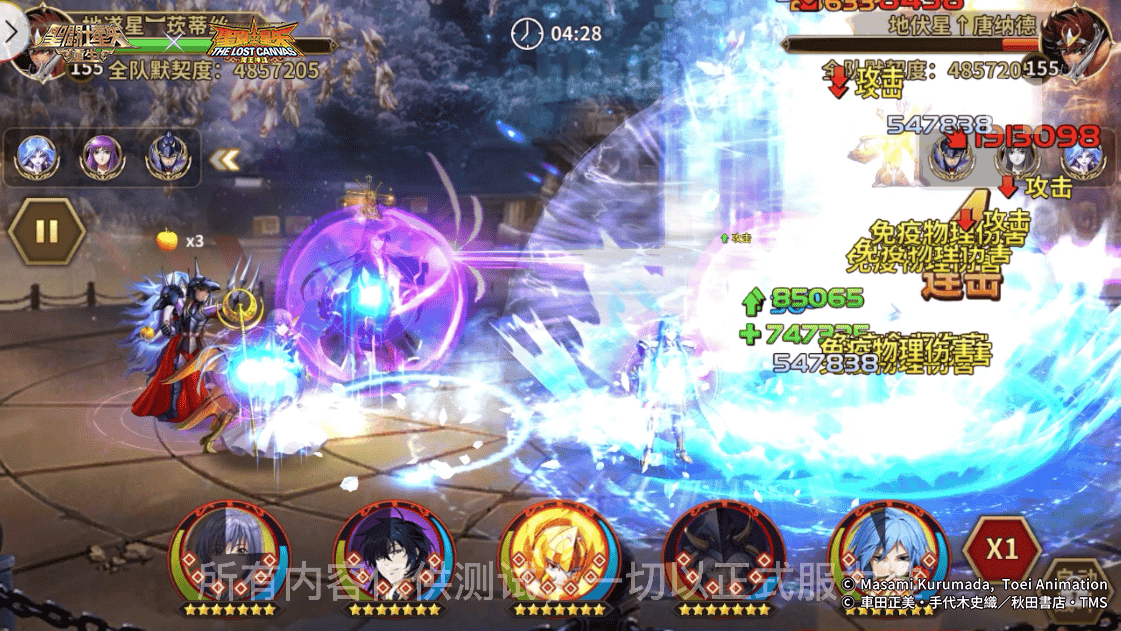1121x631 pixels.
Task: Toggle the X1 battle speed button
Action: (x=1001, y=549)
